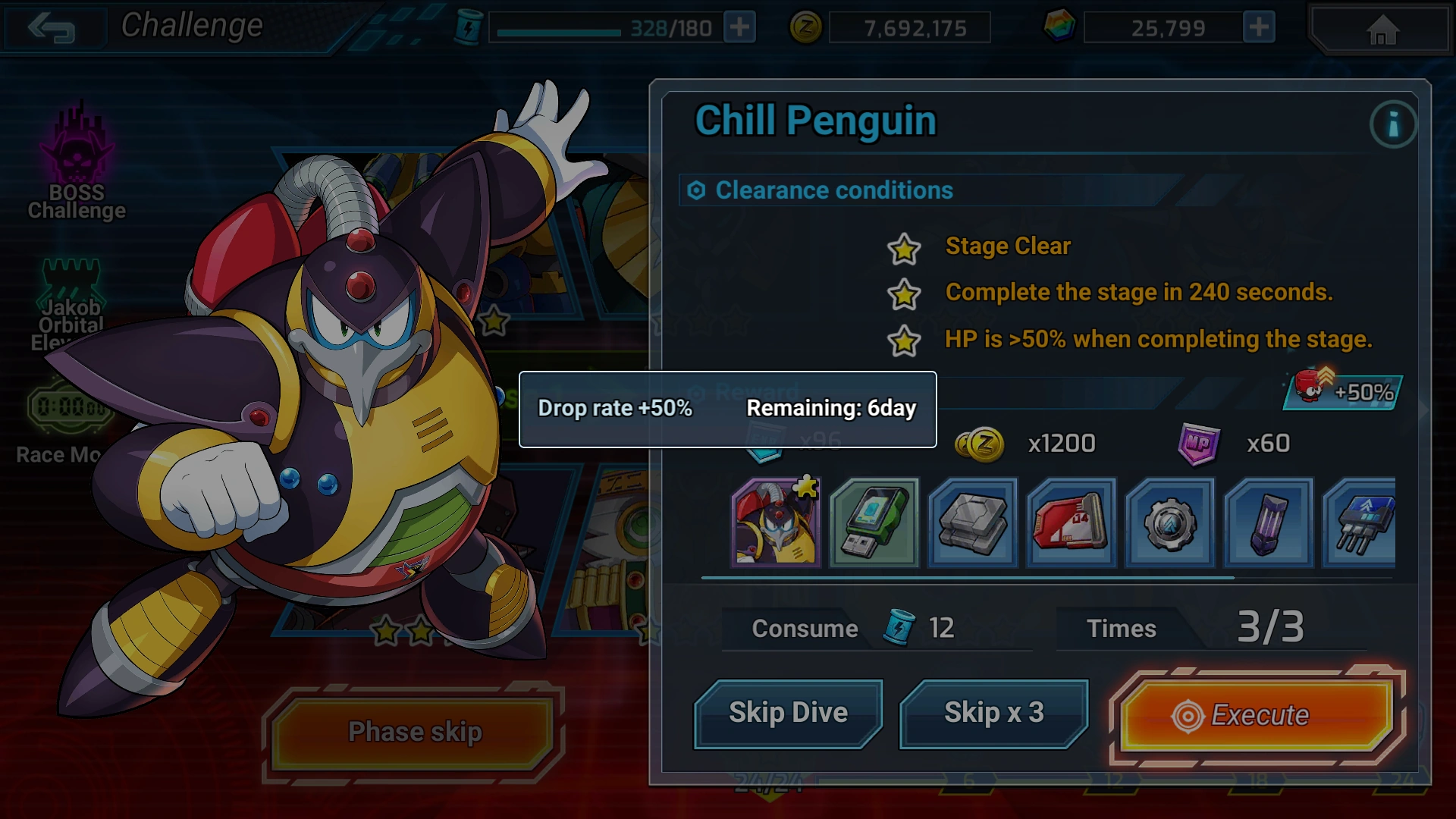View the gear component reward item
1456x819 pixels.
(x=1170, y=522)
